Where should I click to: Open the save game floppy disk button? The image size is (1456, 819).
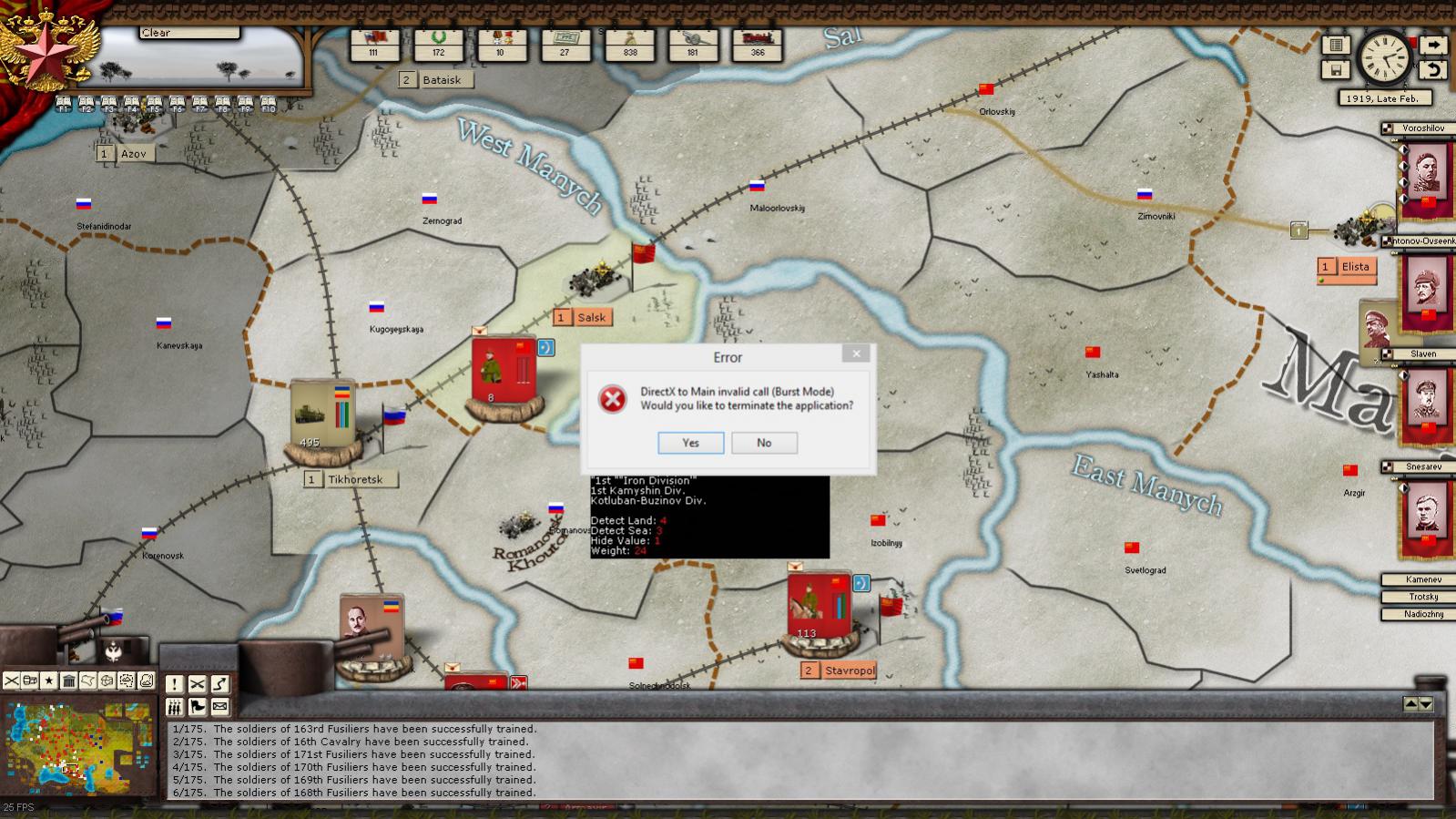tap(1336, 69)
